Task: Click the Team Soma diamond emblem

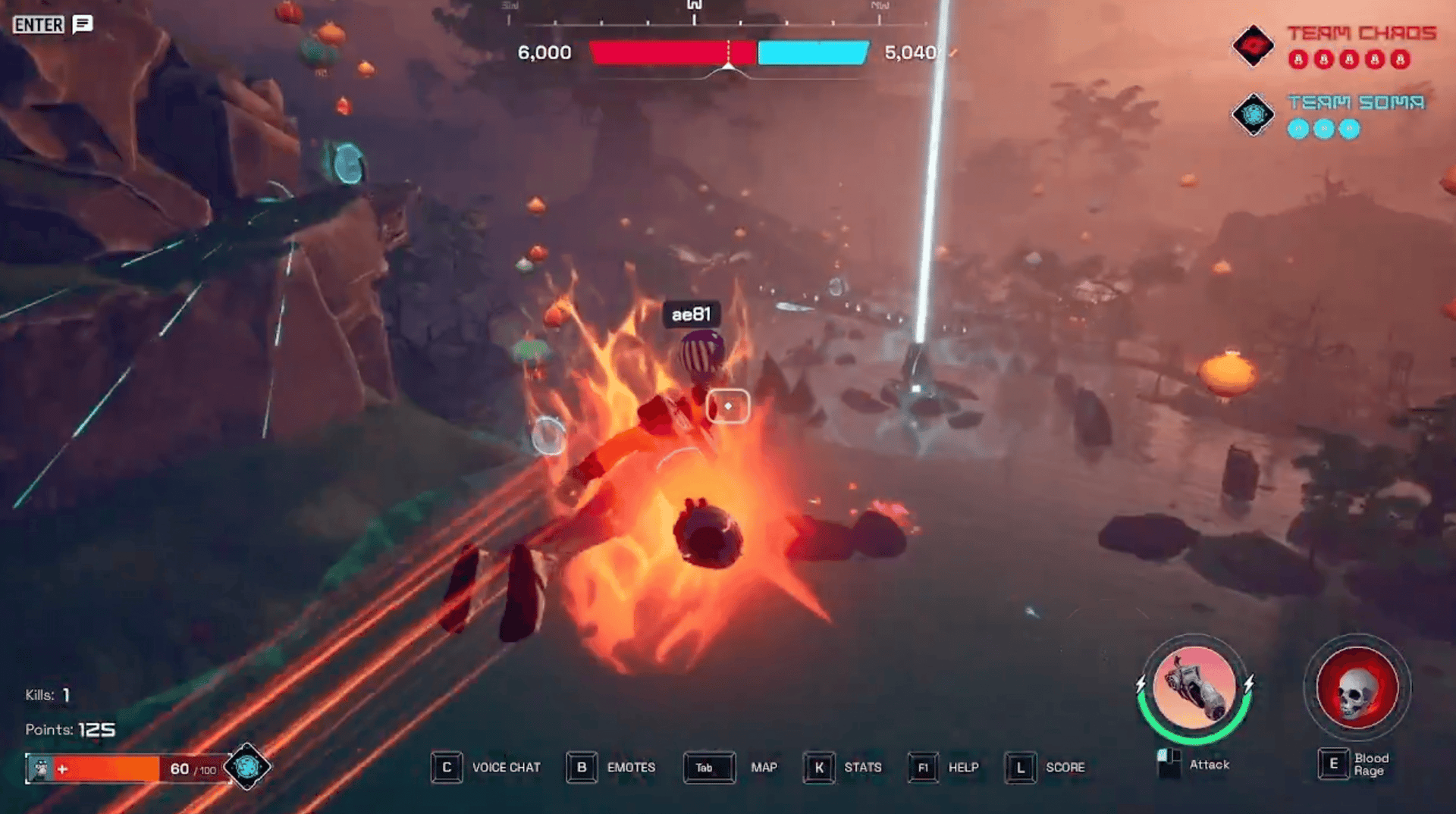Action: click(1253, 115)
